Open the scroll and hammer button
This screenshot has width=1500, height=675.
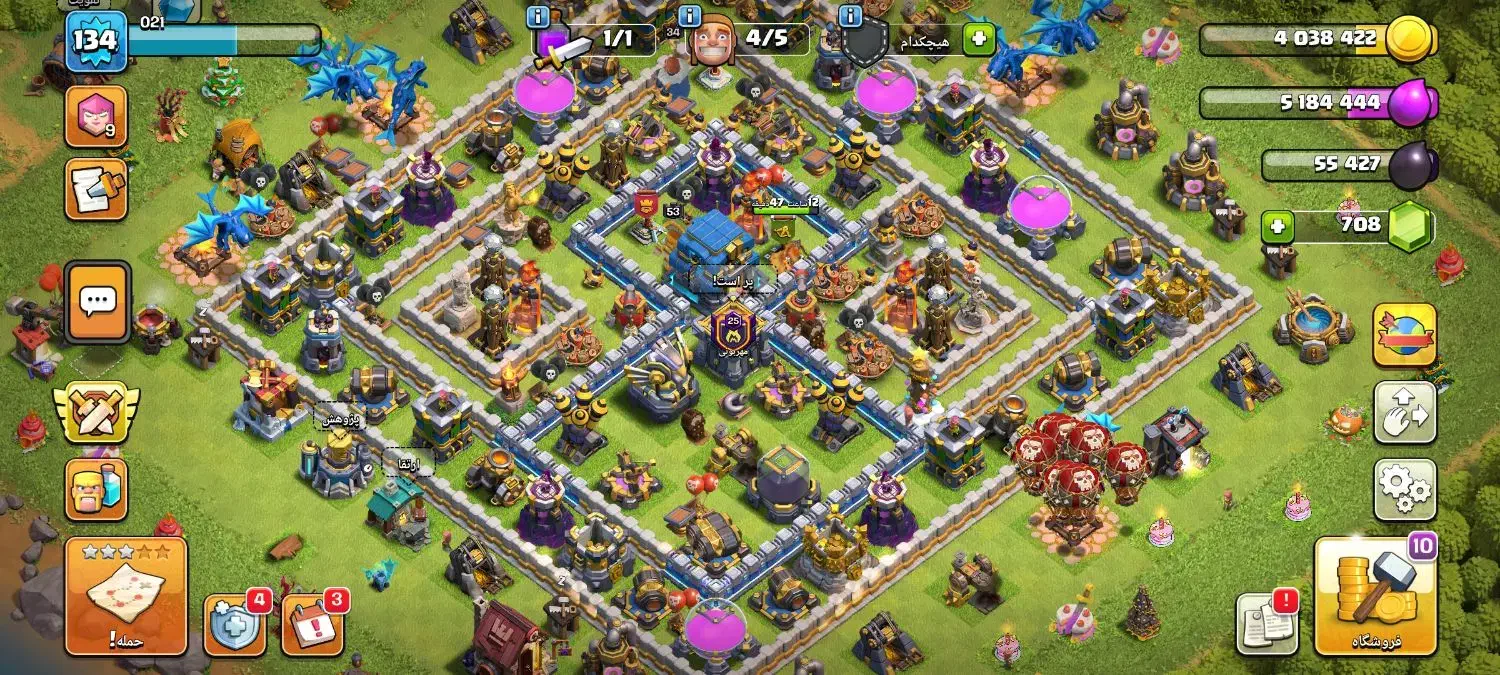(x=96, y=189)
